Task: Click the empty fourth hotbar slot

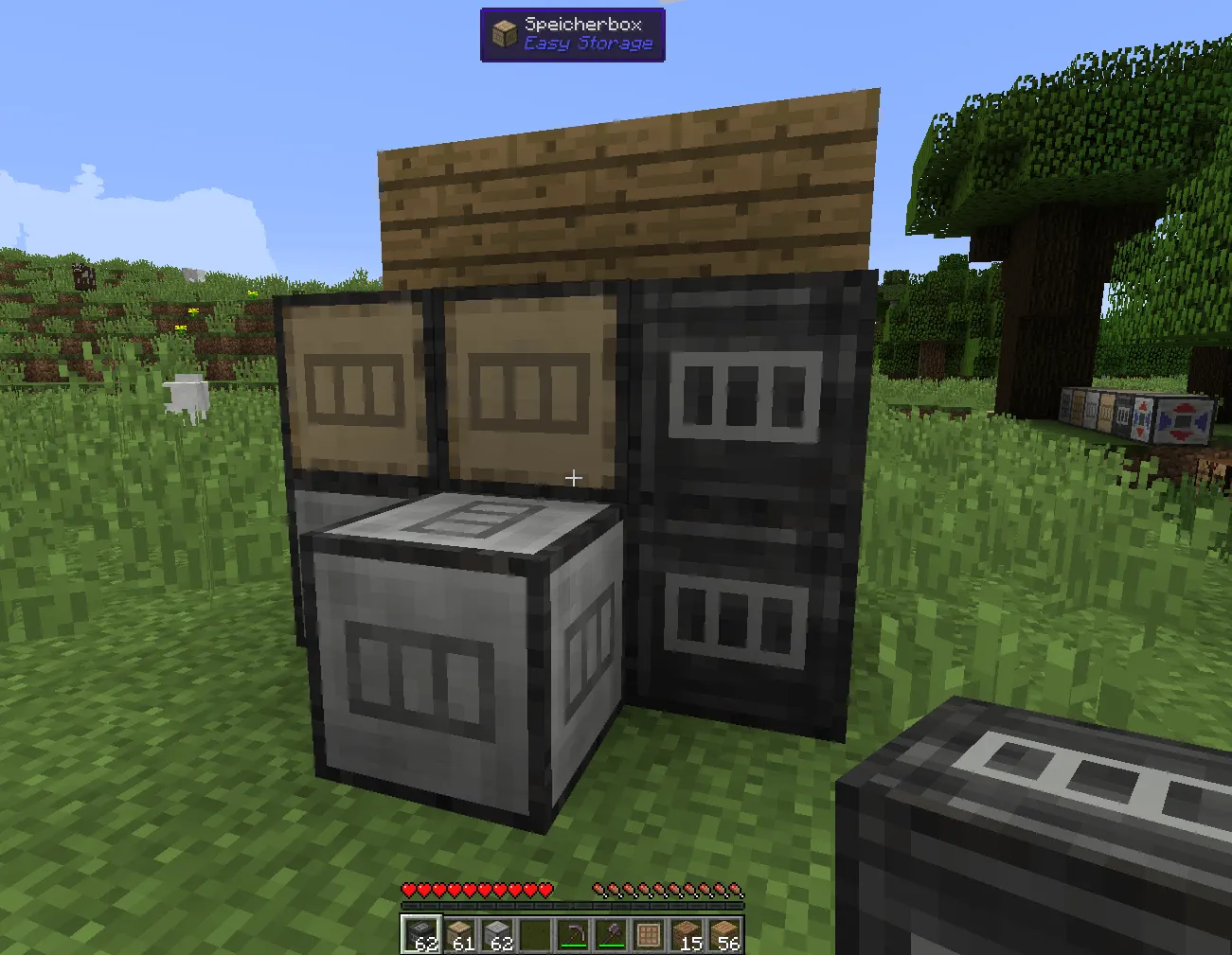Action: coord(537,932)
